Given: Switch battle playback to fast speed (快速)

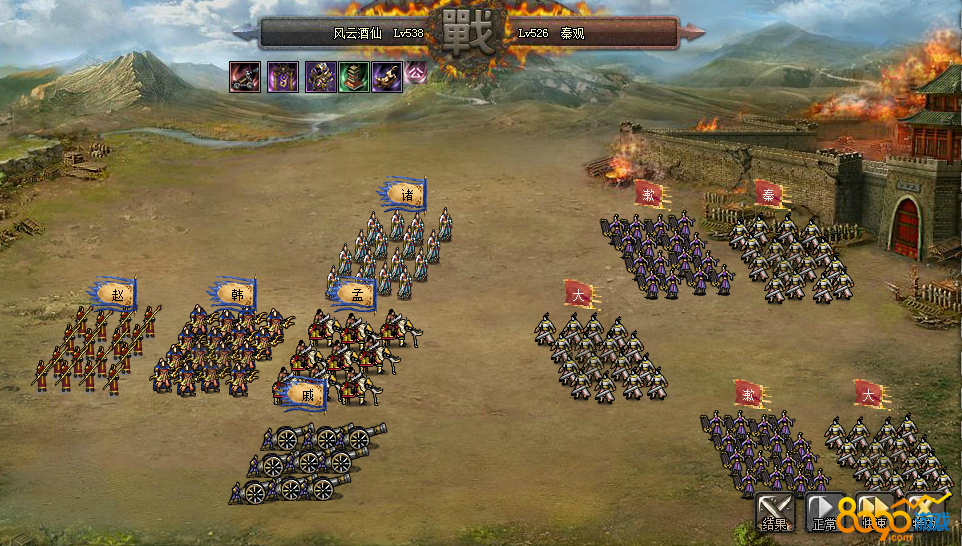Looking at the screenshot, I should 874,512.
